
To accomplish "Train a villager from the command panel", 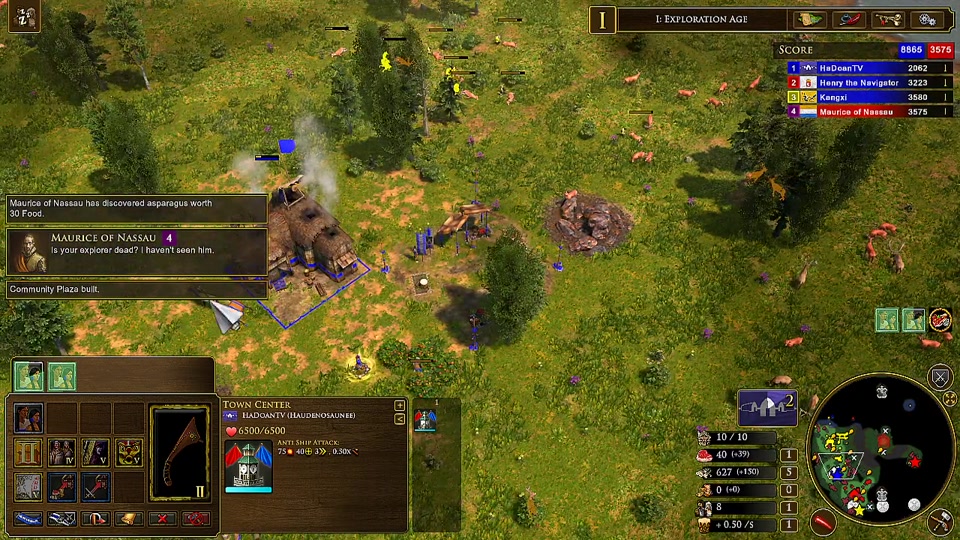I will [x=28, y=417].
